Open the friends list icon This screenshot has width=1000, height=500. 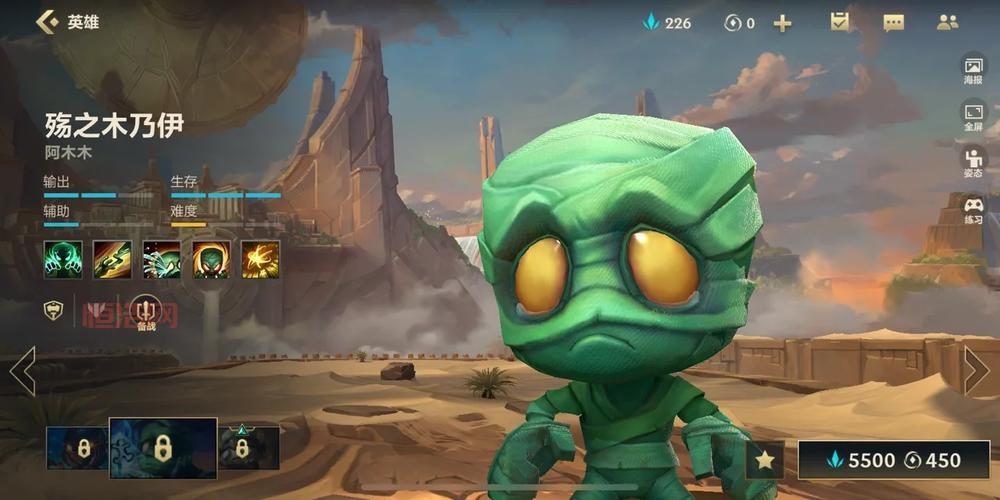coord(947,22)
